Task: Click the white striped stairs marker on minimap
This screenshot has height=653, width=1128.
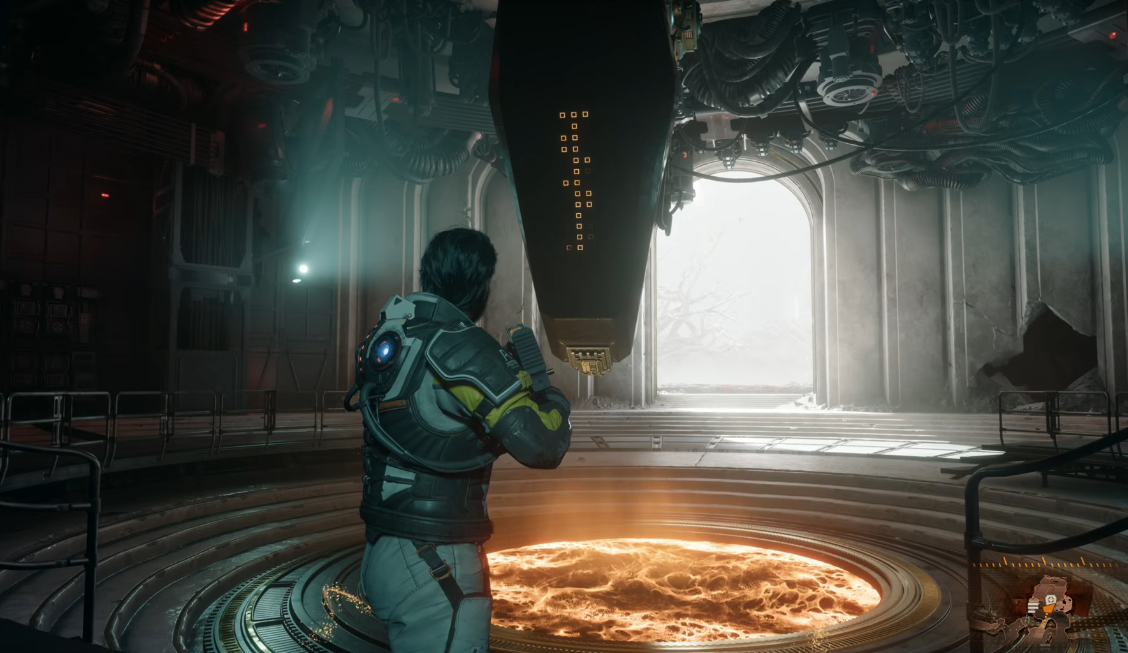Action: coord(1033,607)
